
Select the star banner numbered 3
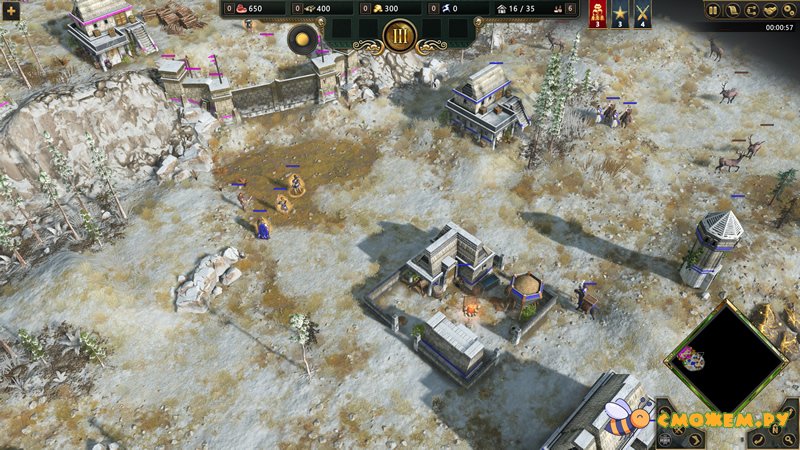620,14
